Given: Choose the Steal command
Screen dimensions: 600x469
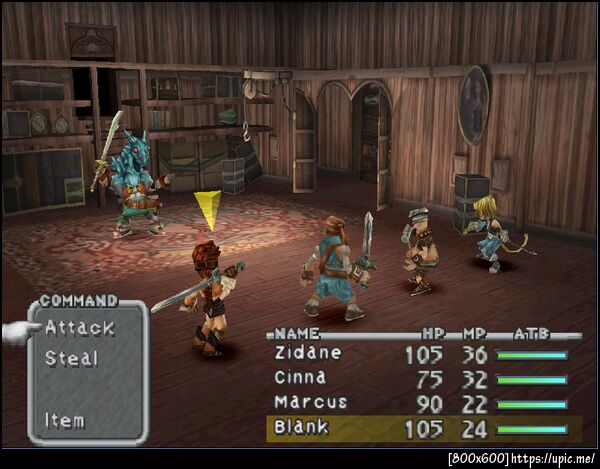Looking at the screenshot, I should pyautogui.click(x=72, y=358).
